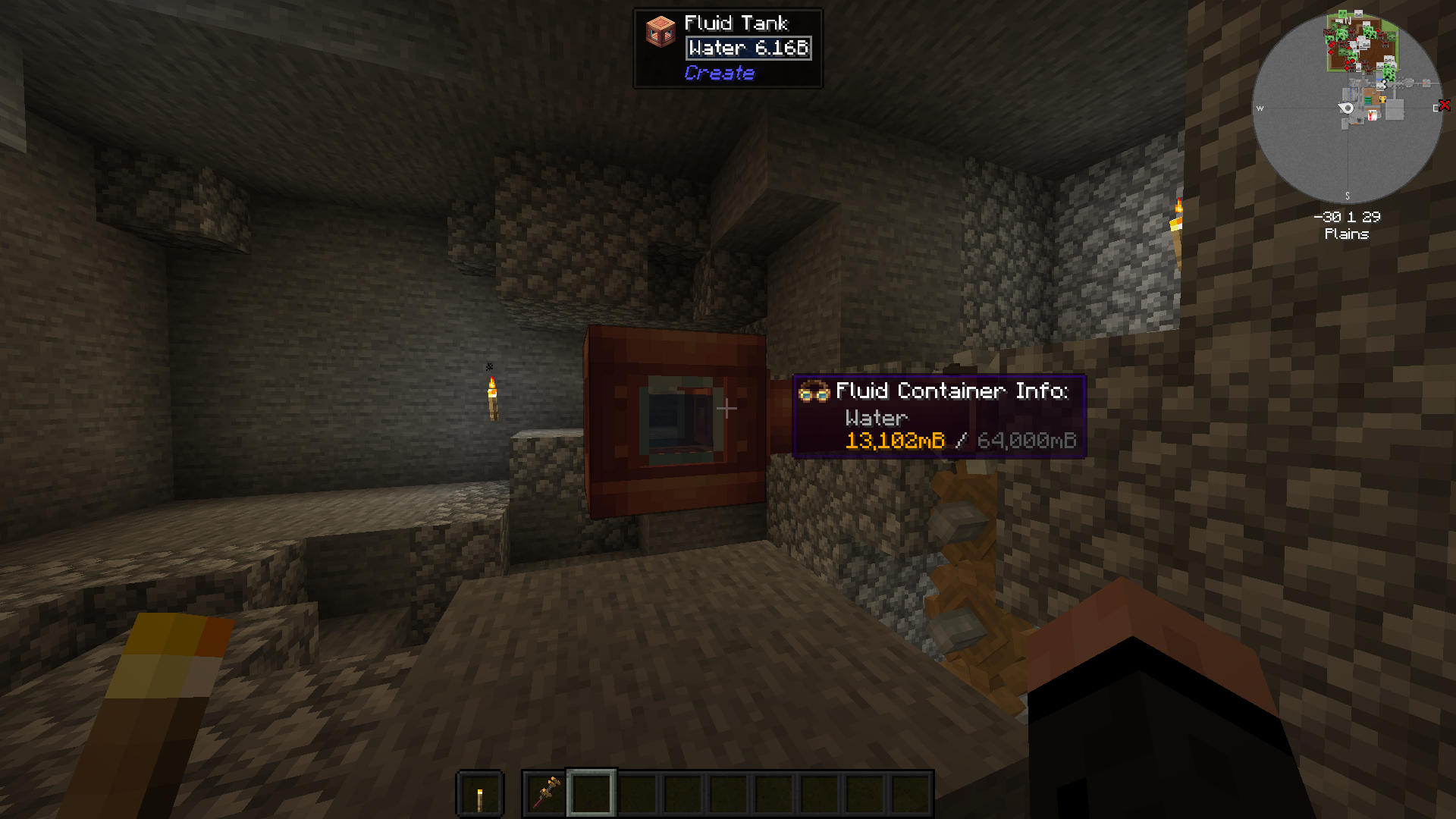The width and height of the screenshot is (1456, 819).
Task: Select the wrench item in the hotbar
Action: [544, 794]
